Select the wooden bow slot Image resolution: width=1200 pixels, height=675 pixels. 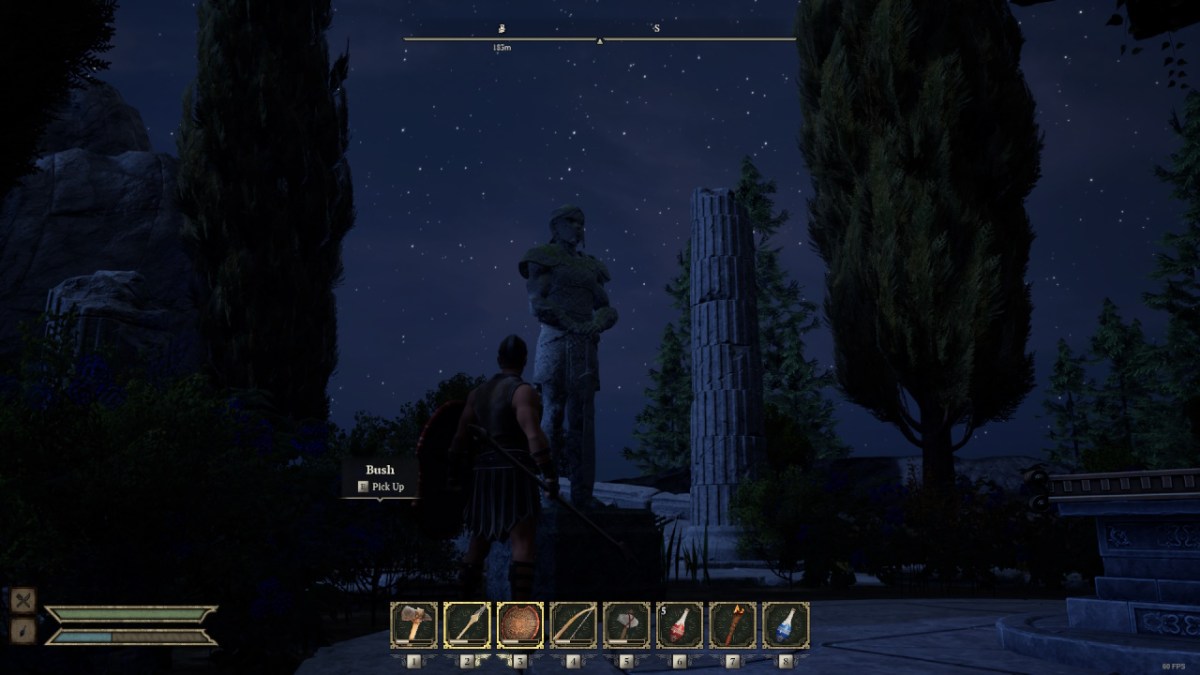click(x=573, y=625)
